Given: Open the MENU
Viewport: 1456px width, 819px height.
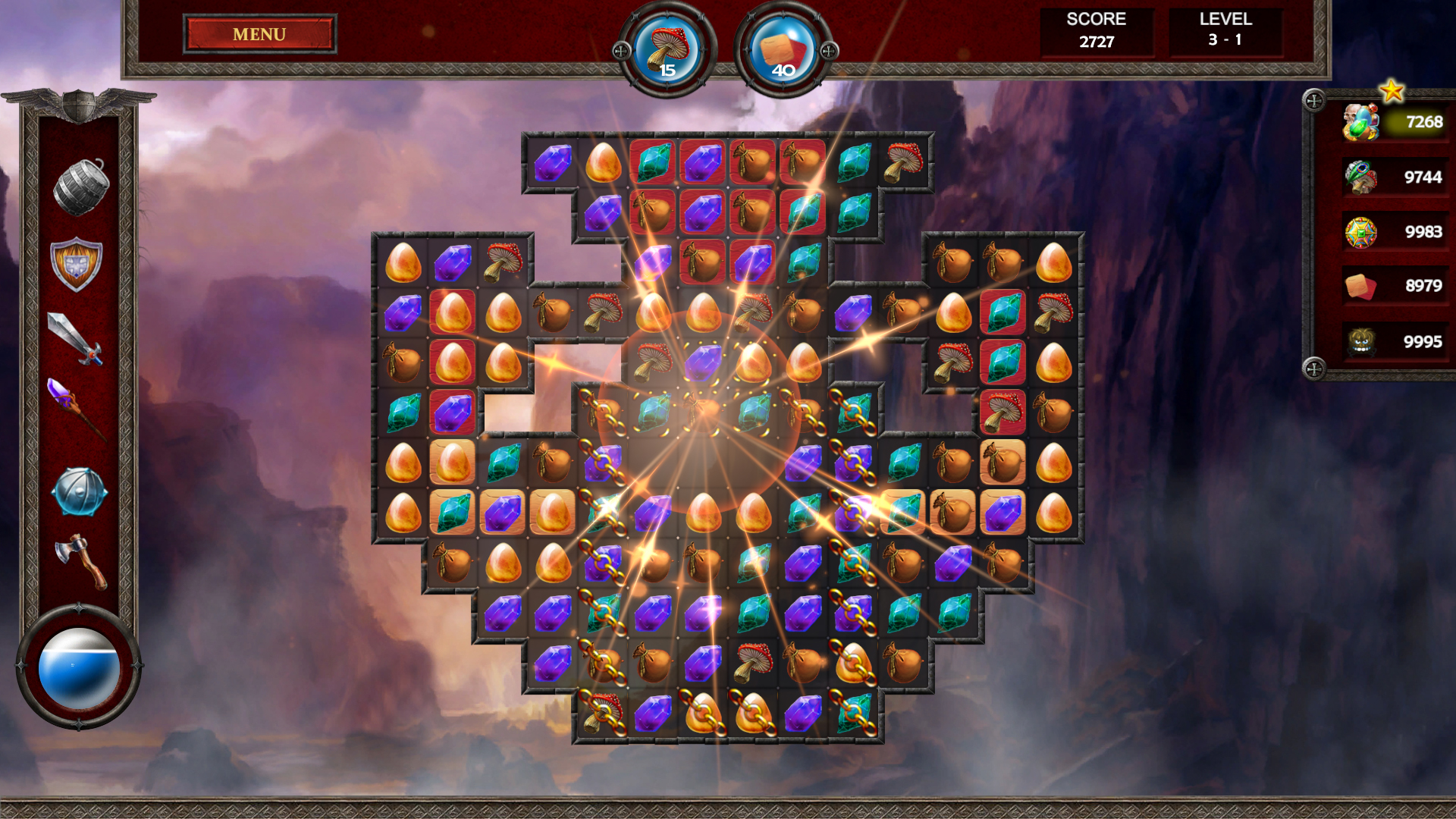Looking at the screenshot, I should click(x=258, y=34).
